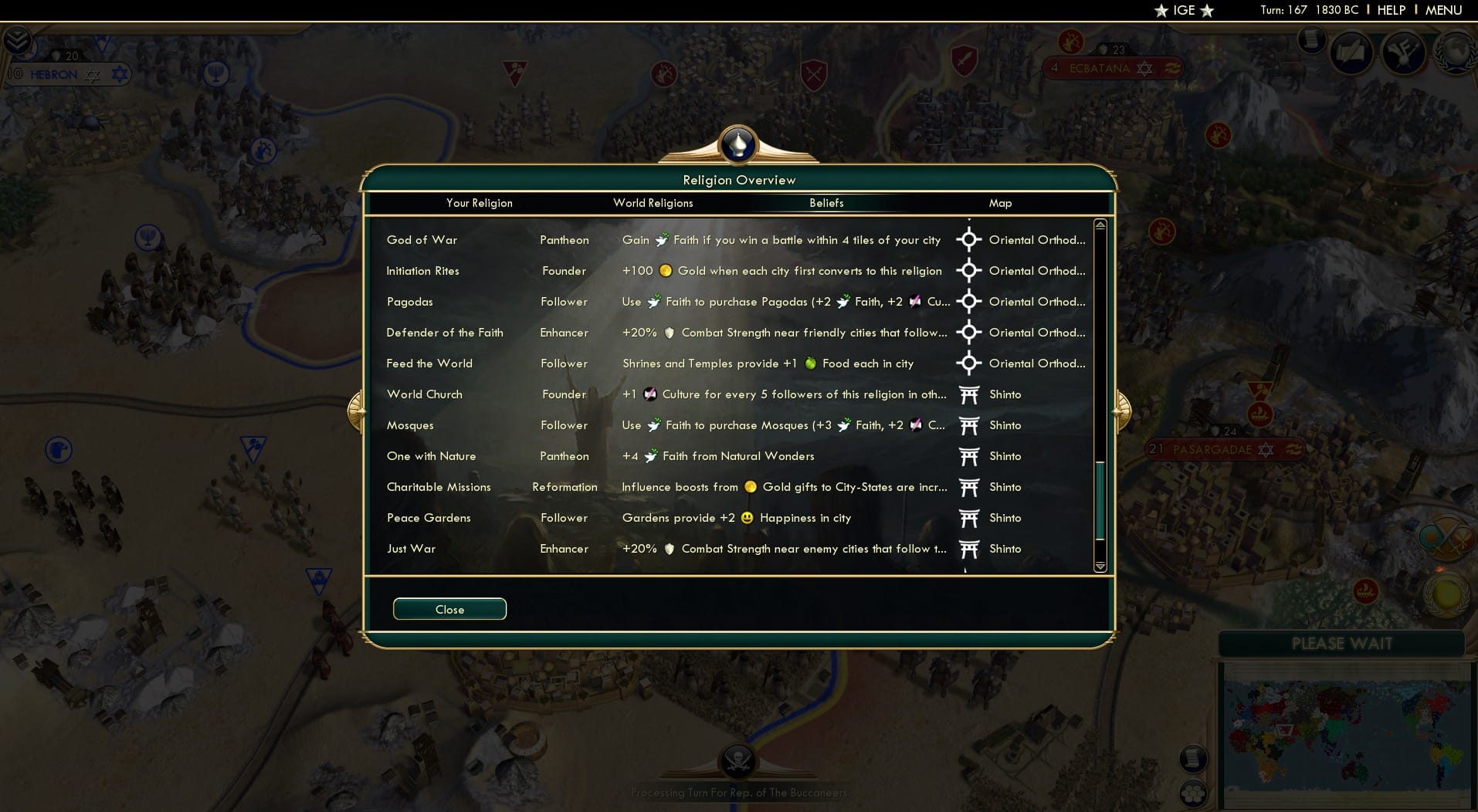The width and height of the screenshot is (1478, 812).
Task: Select the hex grid strategic view icon near minimap
Action: pos(1193,793)
